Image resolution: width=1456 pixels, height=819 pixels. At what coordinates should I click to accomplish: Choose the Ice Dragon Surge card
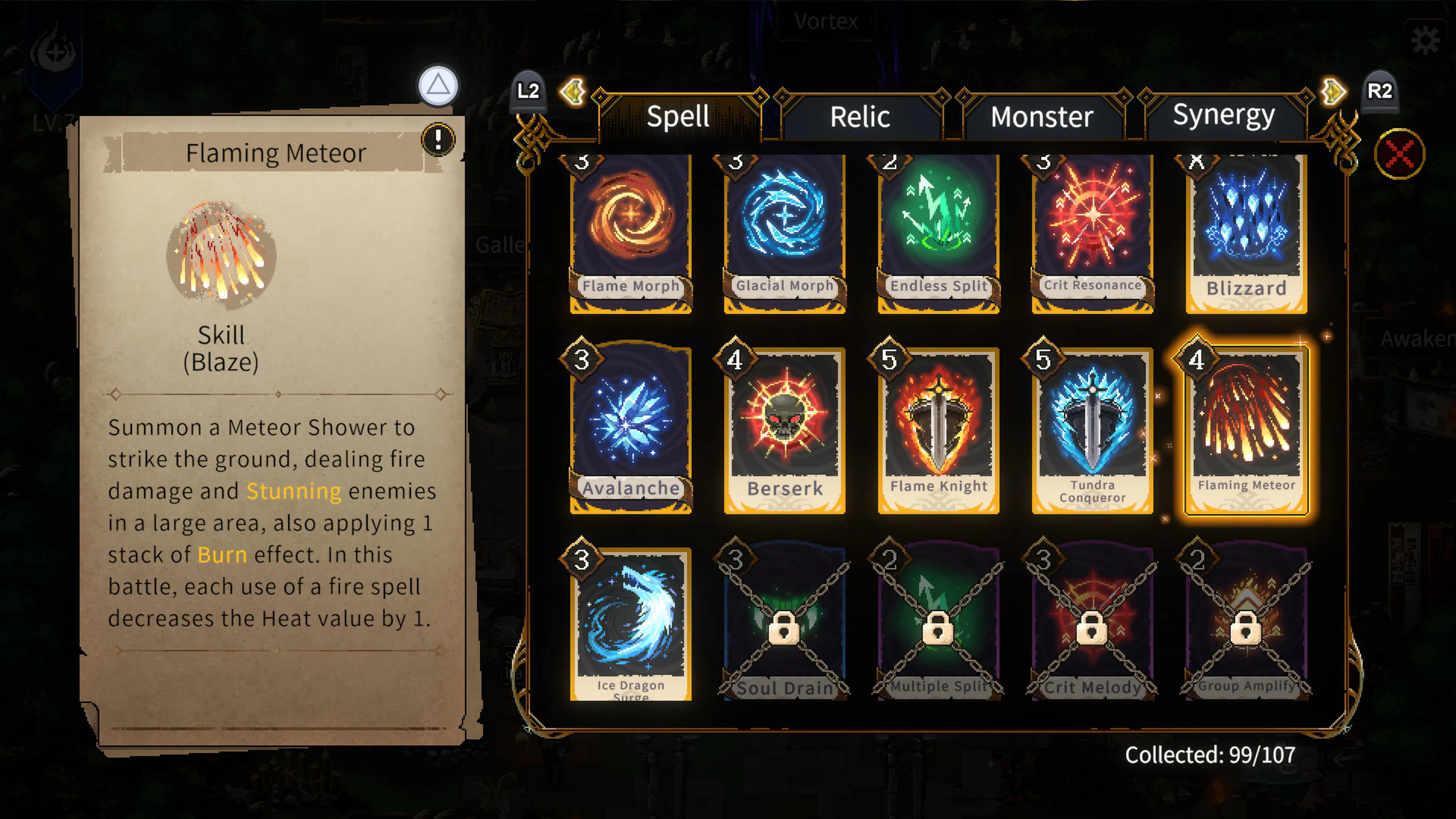[631, 624]
